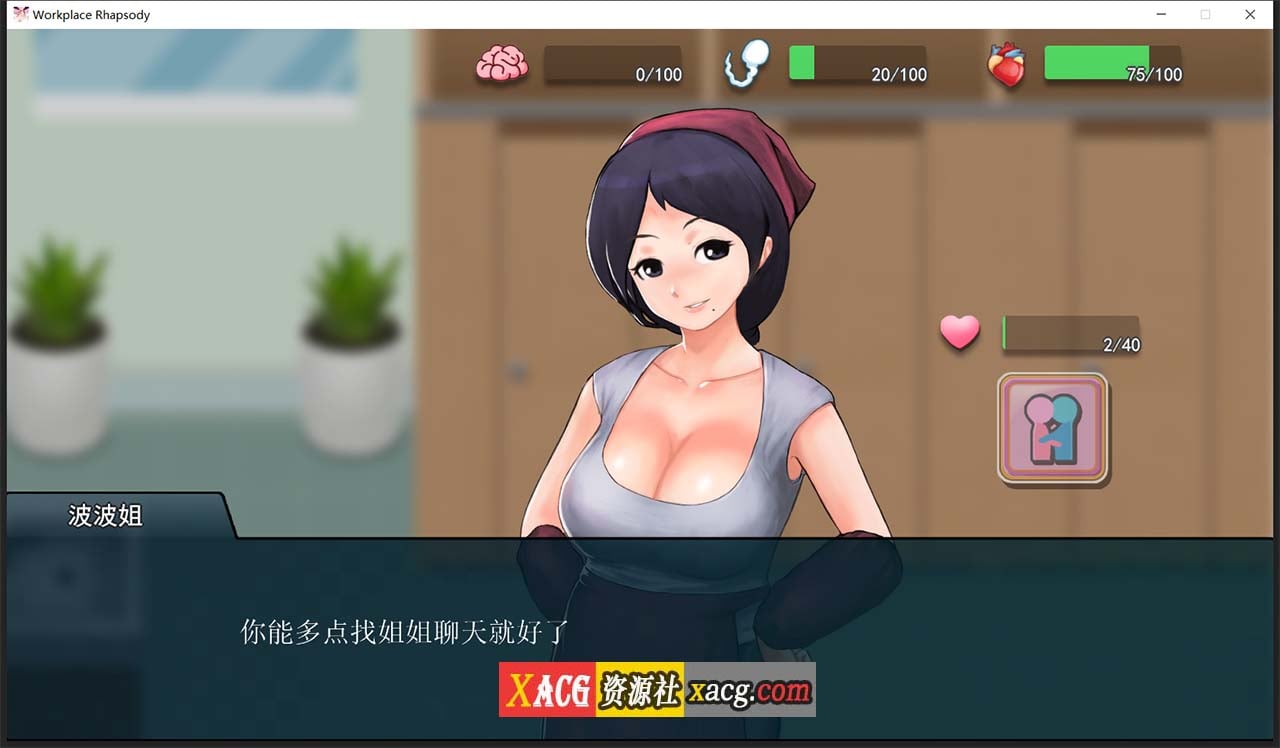Click the pink affection heart icon
This screenshot has width=1280, height=748.
click(959, 331)
